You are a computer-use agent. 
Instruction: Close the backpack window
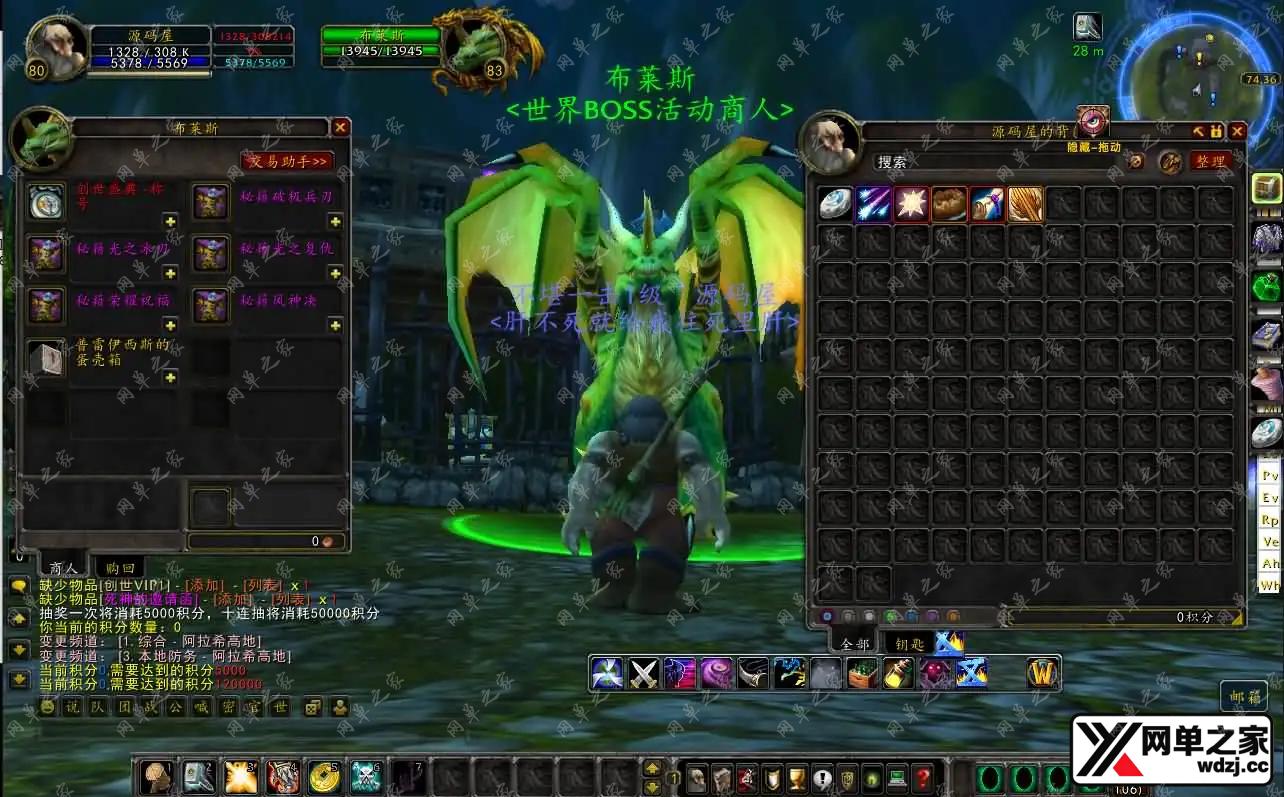(1237, 131)
